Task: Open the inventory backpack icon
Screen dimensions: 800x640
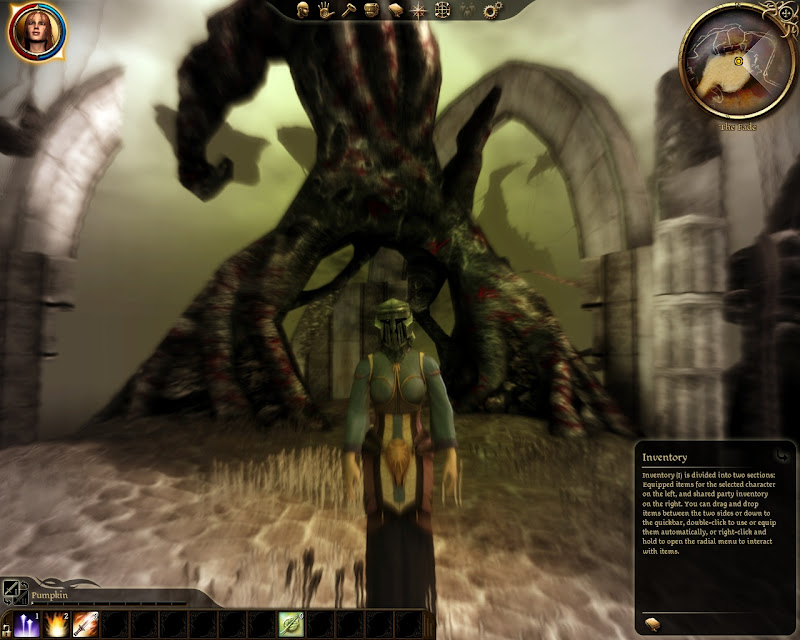Action: pyautogui.click(x=371, y=11)
